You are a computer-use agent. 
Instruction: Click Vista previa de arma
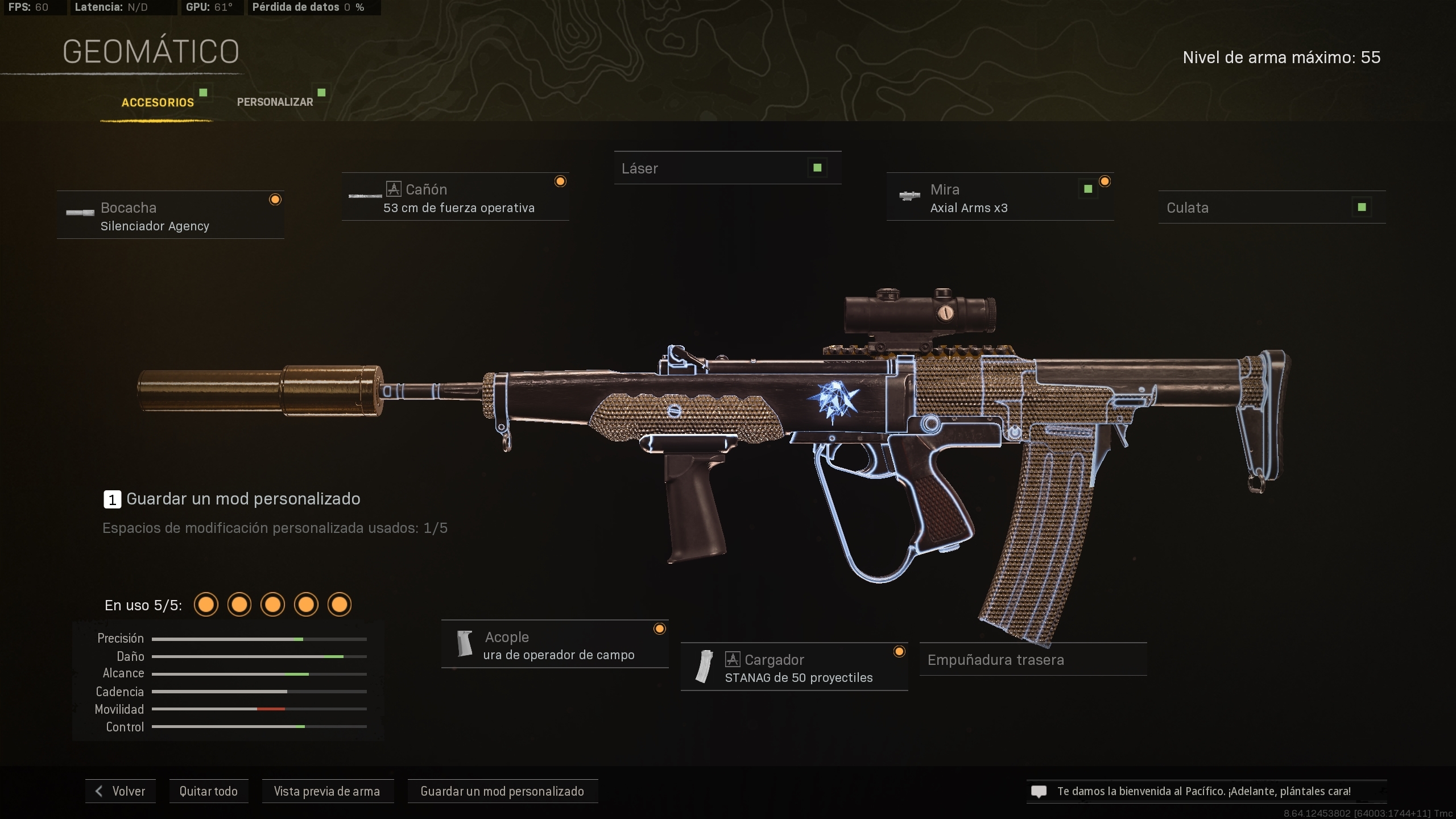coord(327,791)
